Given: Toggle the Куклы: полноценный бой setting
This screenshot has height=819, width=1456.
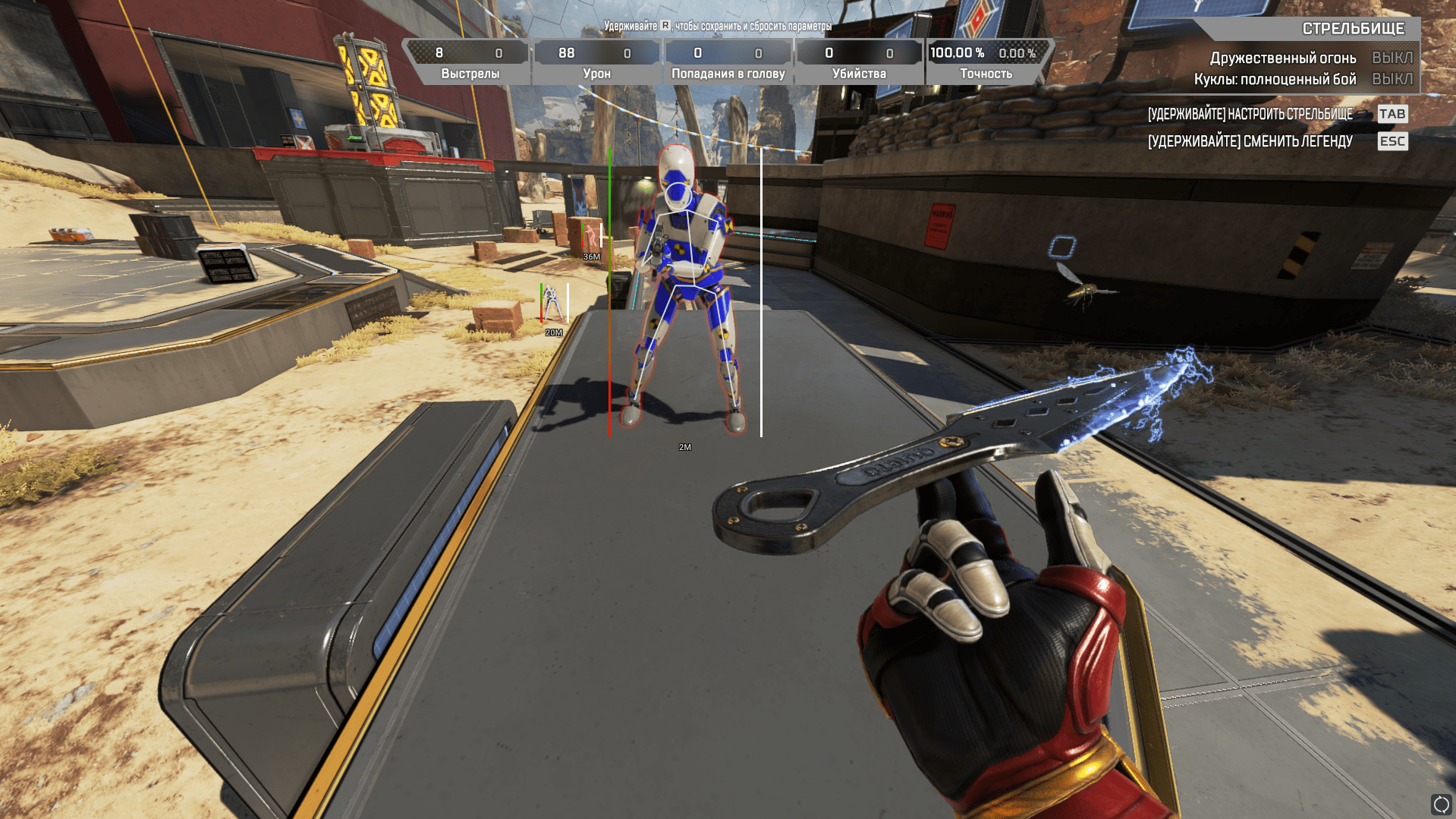Looking at the screenshot, I should pyautogui.click(x=1392, y=79).
